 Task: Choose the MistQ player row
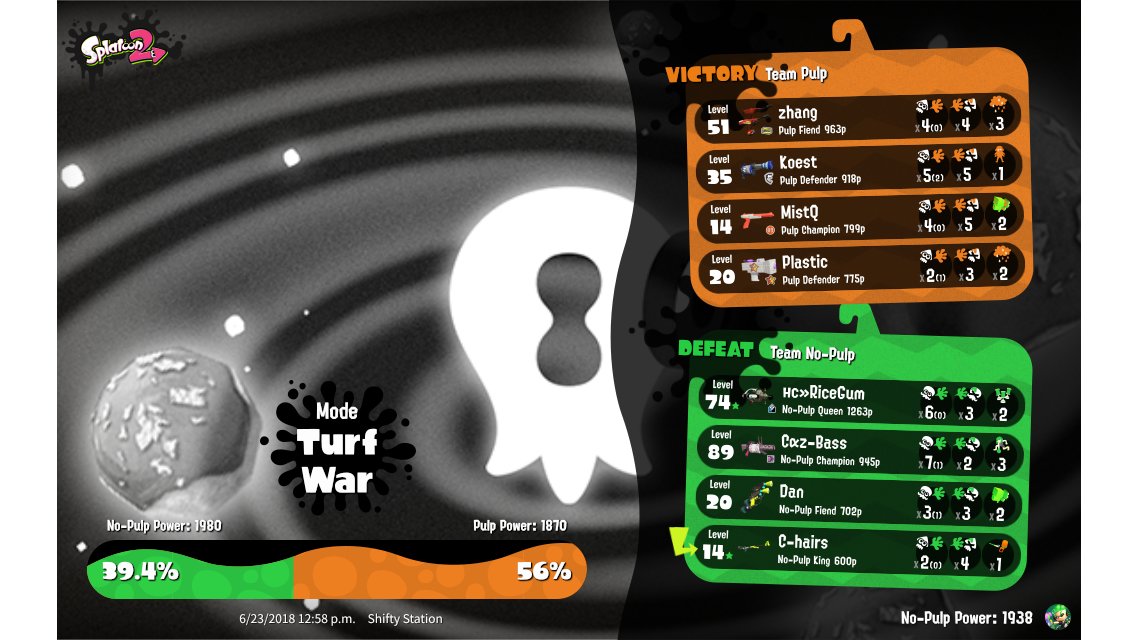[858, 218]
